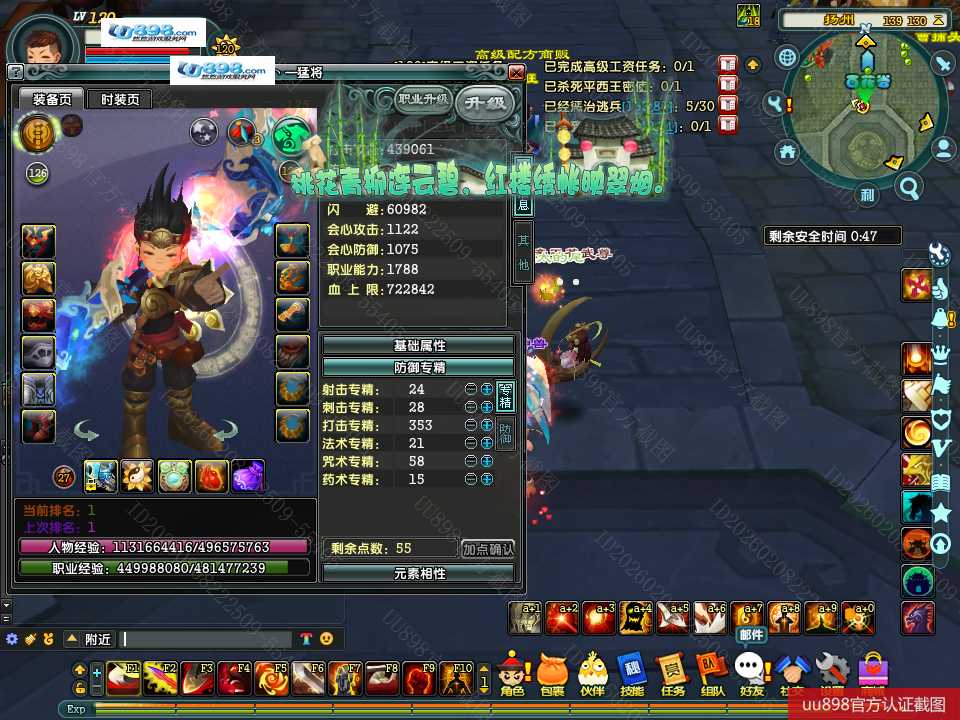Click the 升级 level-up button
Viewport: 960px width, 720px height.
coord(485,102)
